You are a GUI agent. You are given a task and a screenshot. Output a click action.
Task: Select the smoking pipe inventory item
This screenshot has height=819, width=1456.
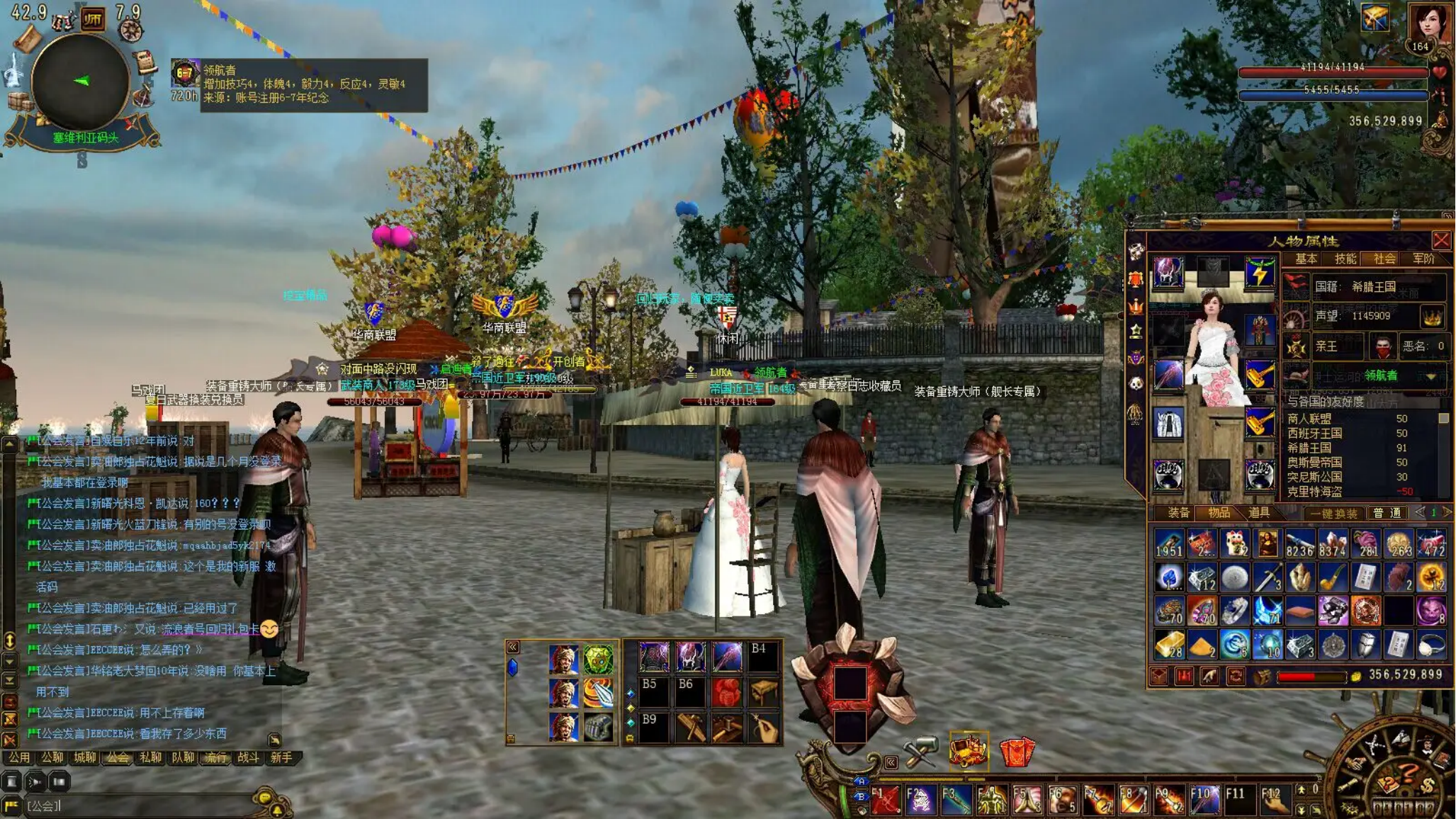pyautogui.click(x=1333, y=577)
